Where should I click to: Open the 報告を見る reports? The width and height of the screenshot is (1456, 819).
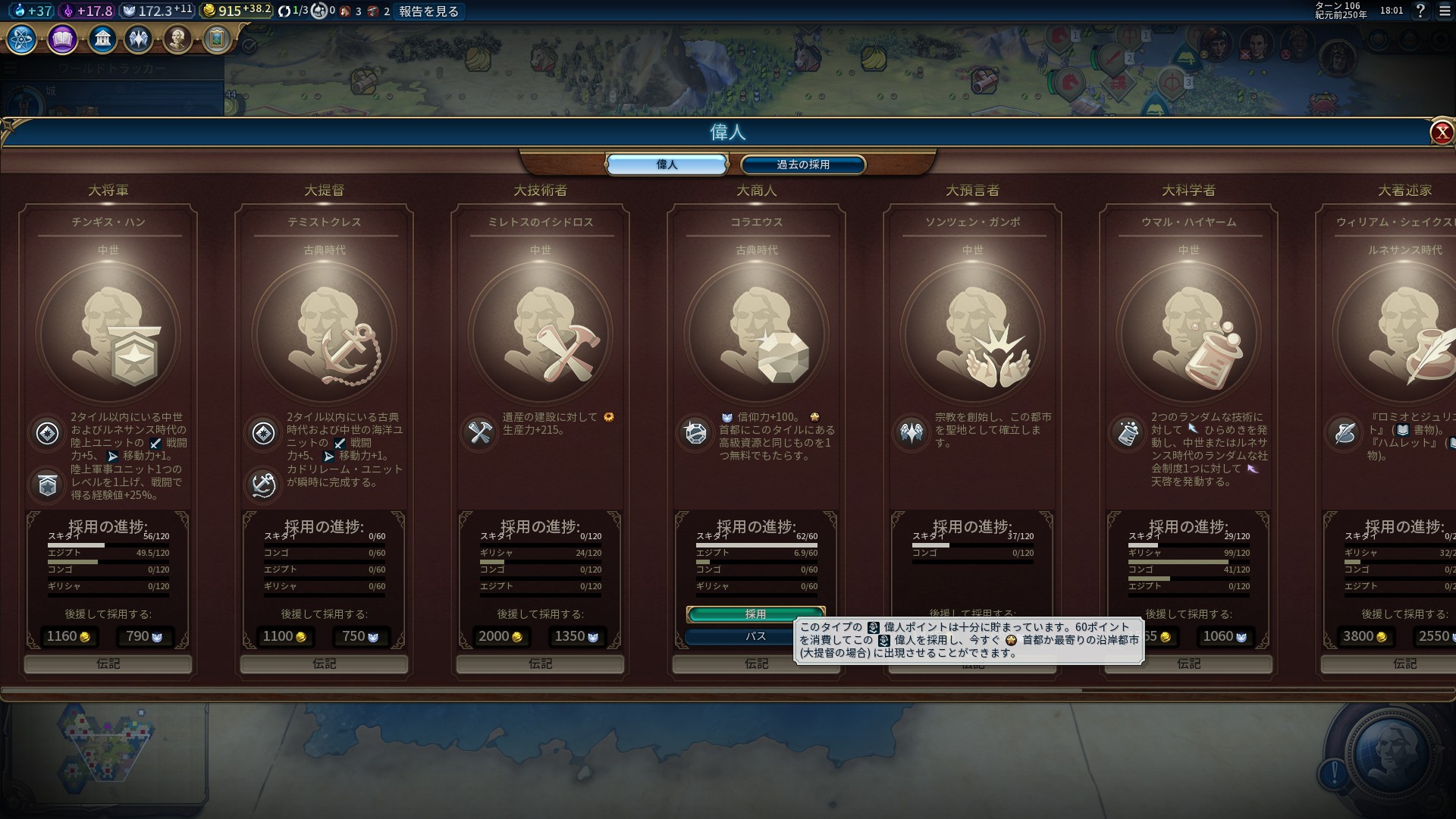(428, 11)
